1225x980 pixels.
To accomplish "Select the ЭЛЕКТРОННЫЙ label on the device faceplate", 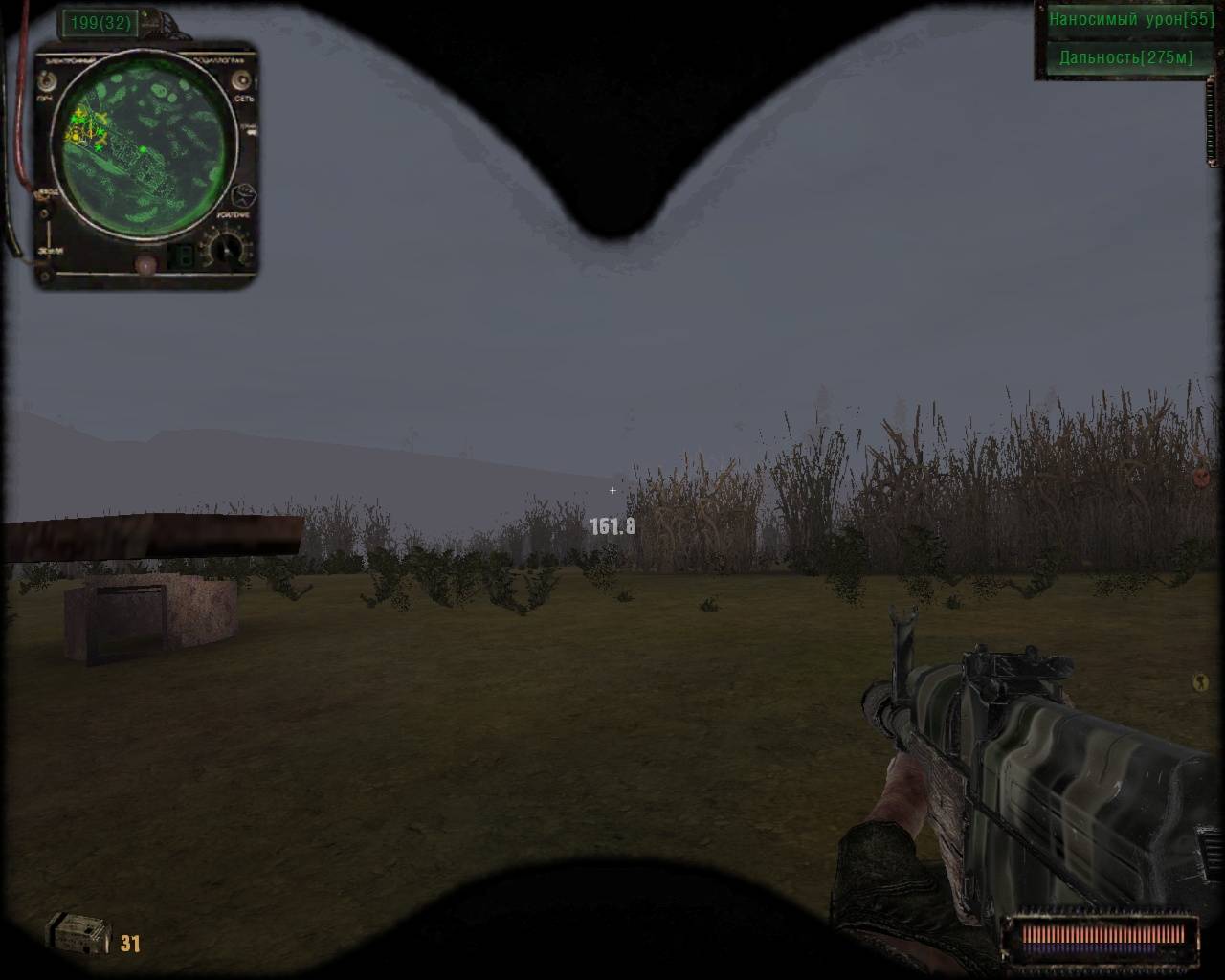I will click(x=69, y=59).
